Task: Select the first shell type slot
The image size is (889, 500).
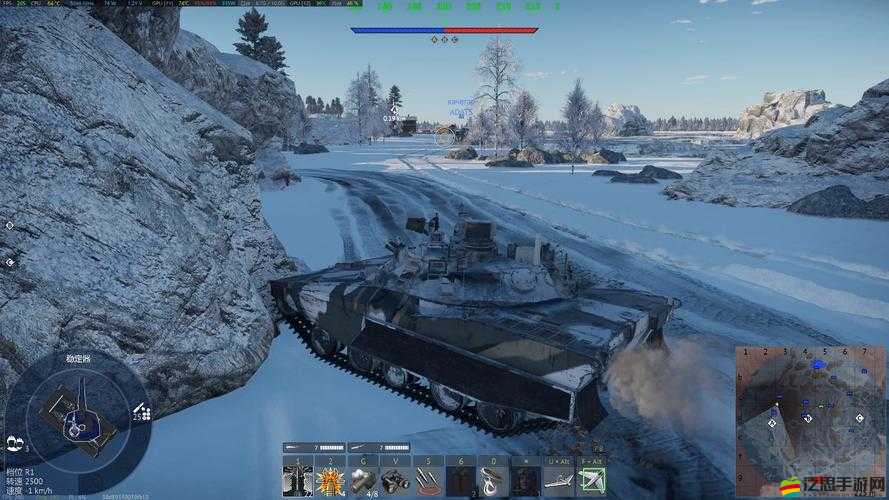Action: pos(298,480)
